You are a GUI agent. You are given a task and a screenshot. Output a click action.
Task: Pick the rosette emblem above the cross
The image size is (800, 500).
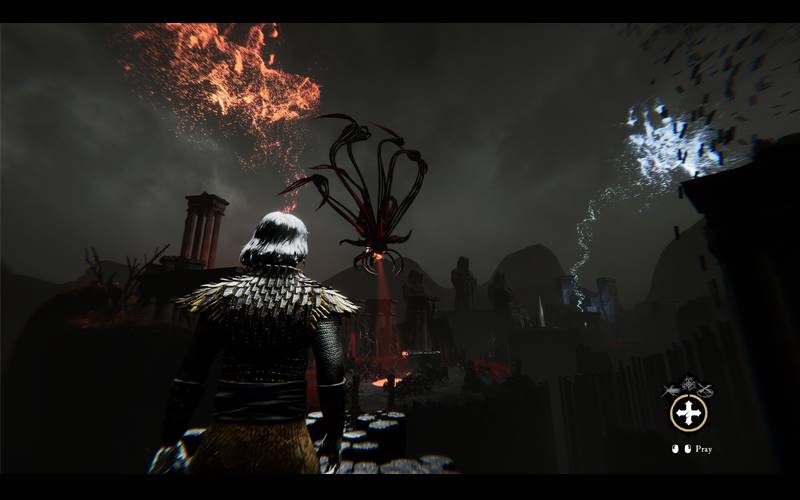[688, 383]
